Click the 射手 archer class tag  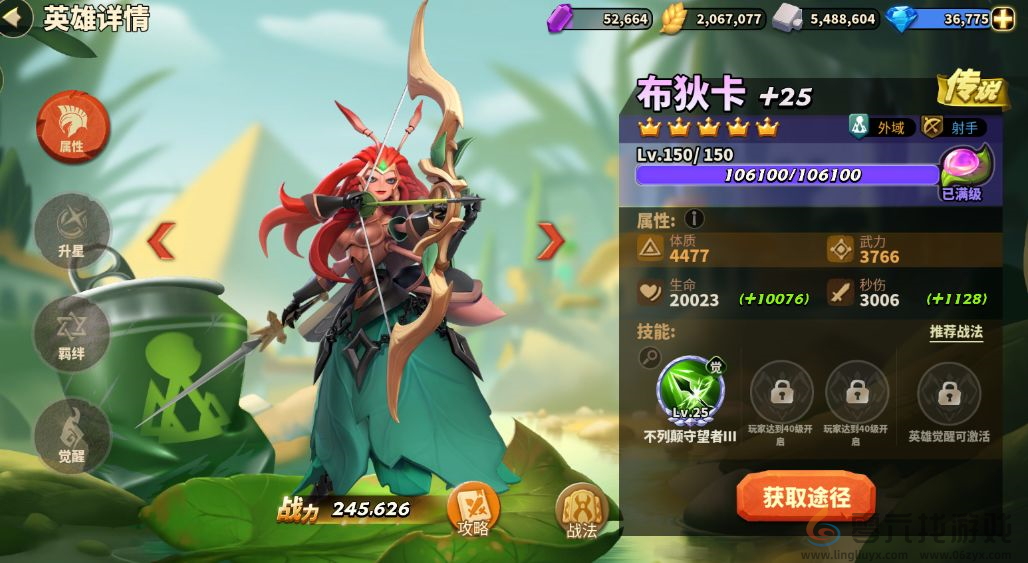pyautogui.click(x=953, y=127)
